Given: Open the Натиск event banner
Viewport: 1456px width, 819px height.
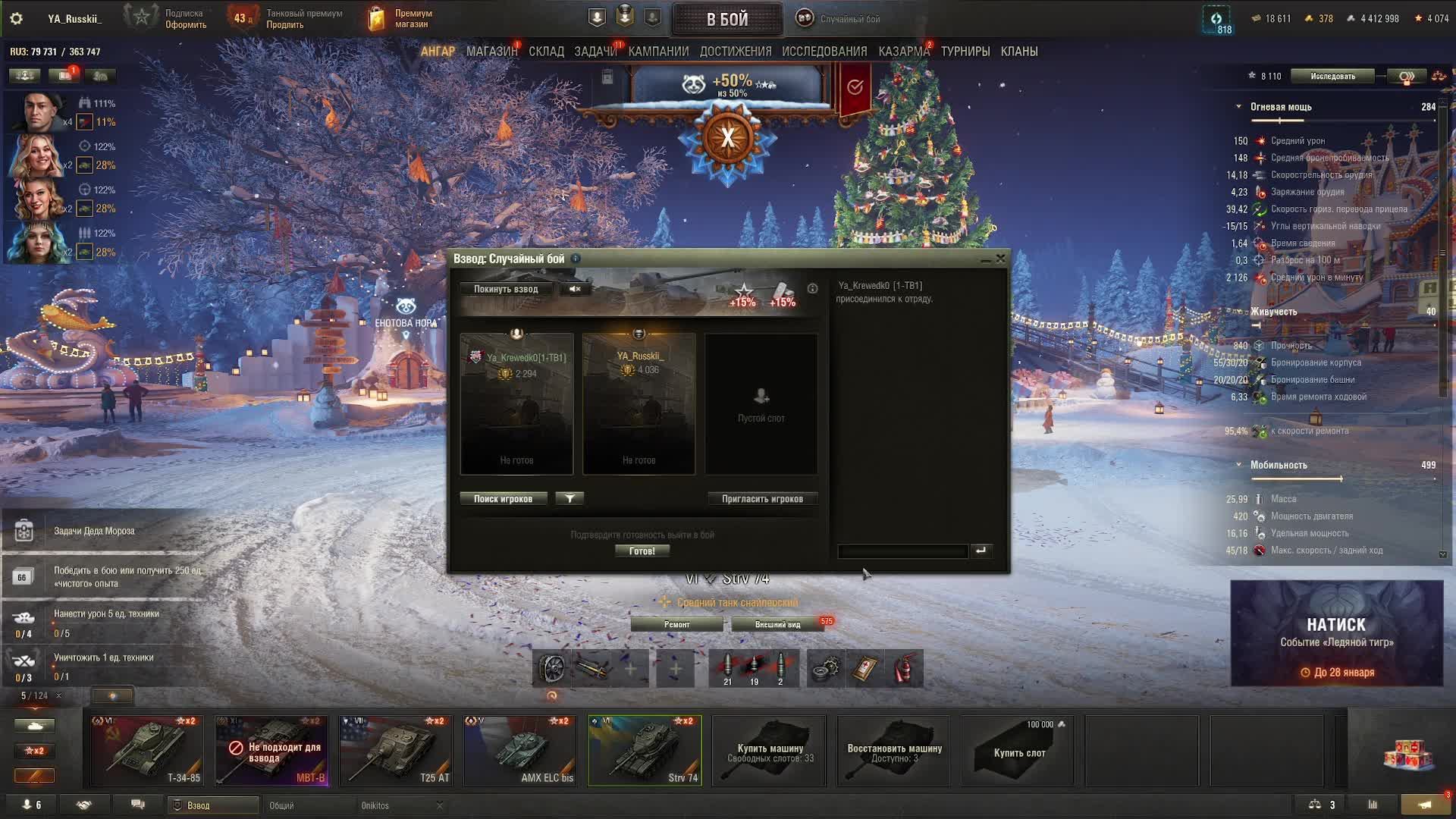Looking at the screenshot, I should 1336,633.
